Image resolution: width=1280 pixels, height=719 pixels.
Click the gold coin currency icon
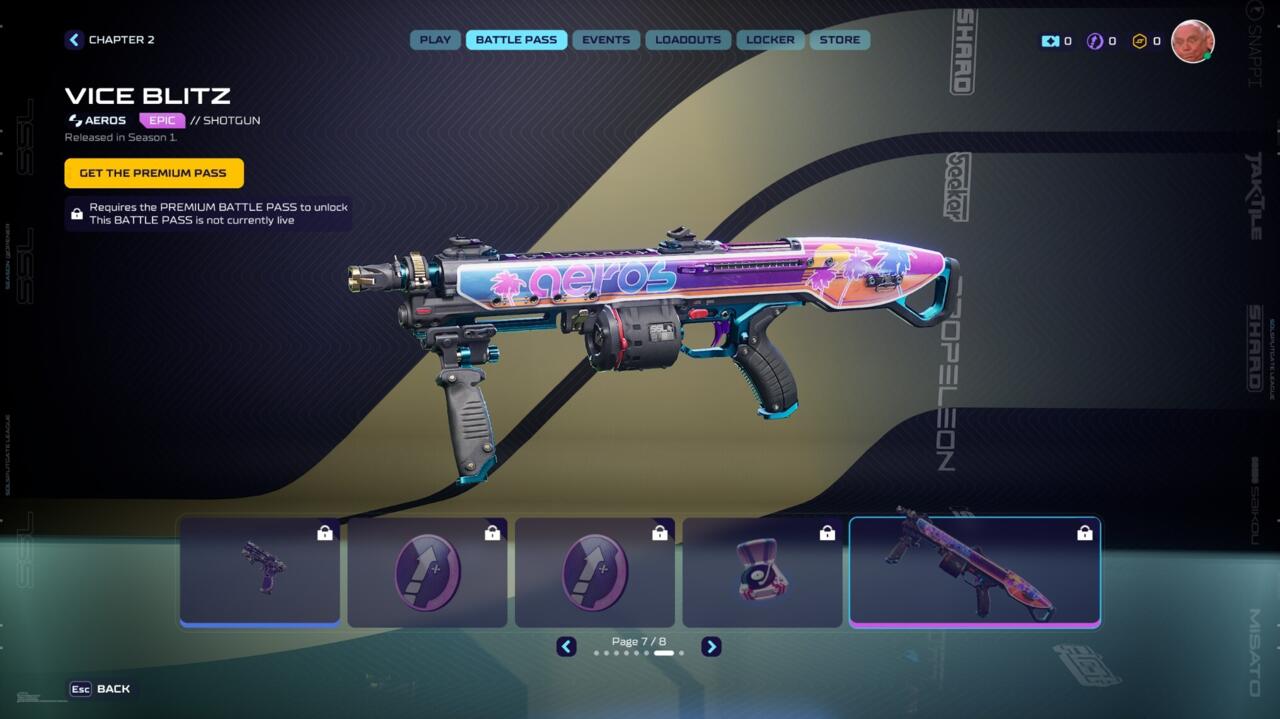pyautogui.click(x=1139, y=41)
